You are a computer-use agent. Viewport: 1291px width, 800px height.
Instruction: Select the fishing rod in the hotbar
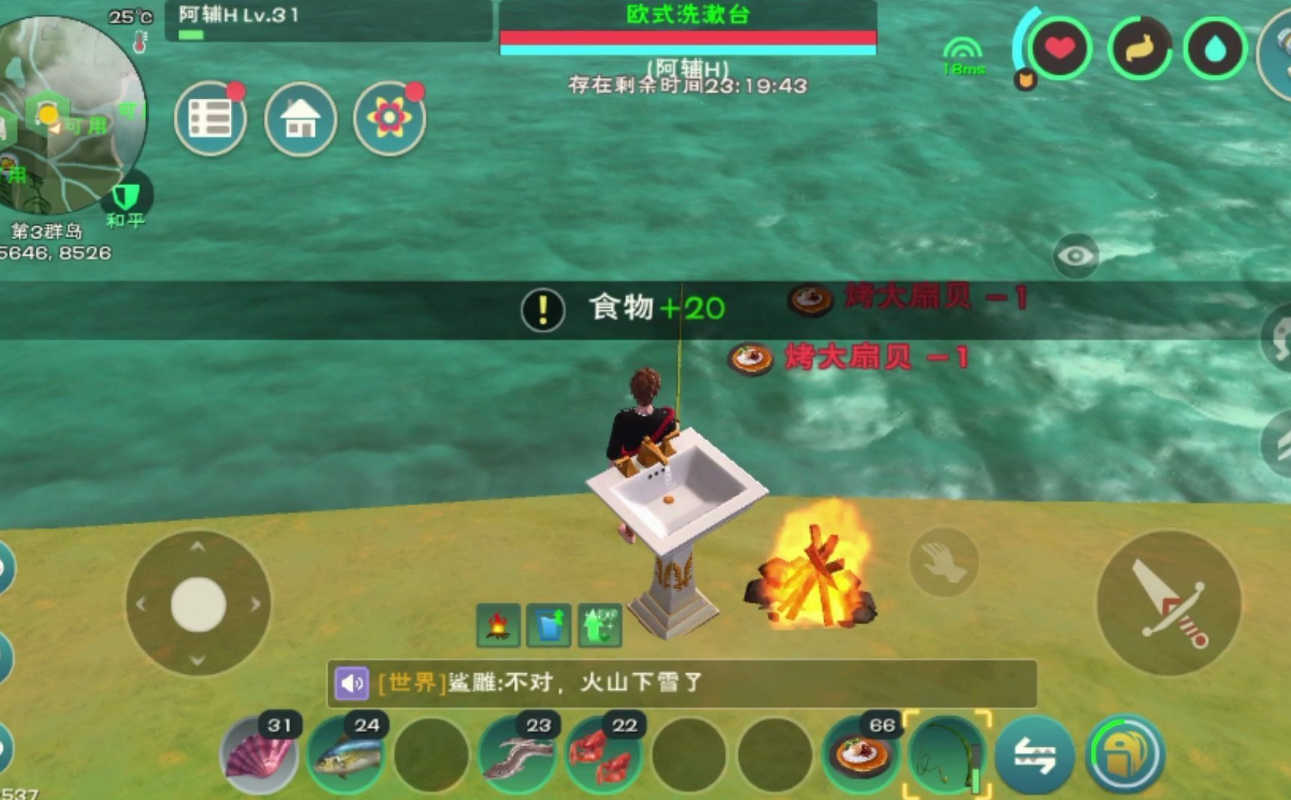(945, 756)
